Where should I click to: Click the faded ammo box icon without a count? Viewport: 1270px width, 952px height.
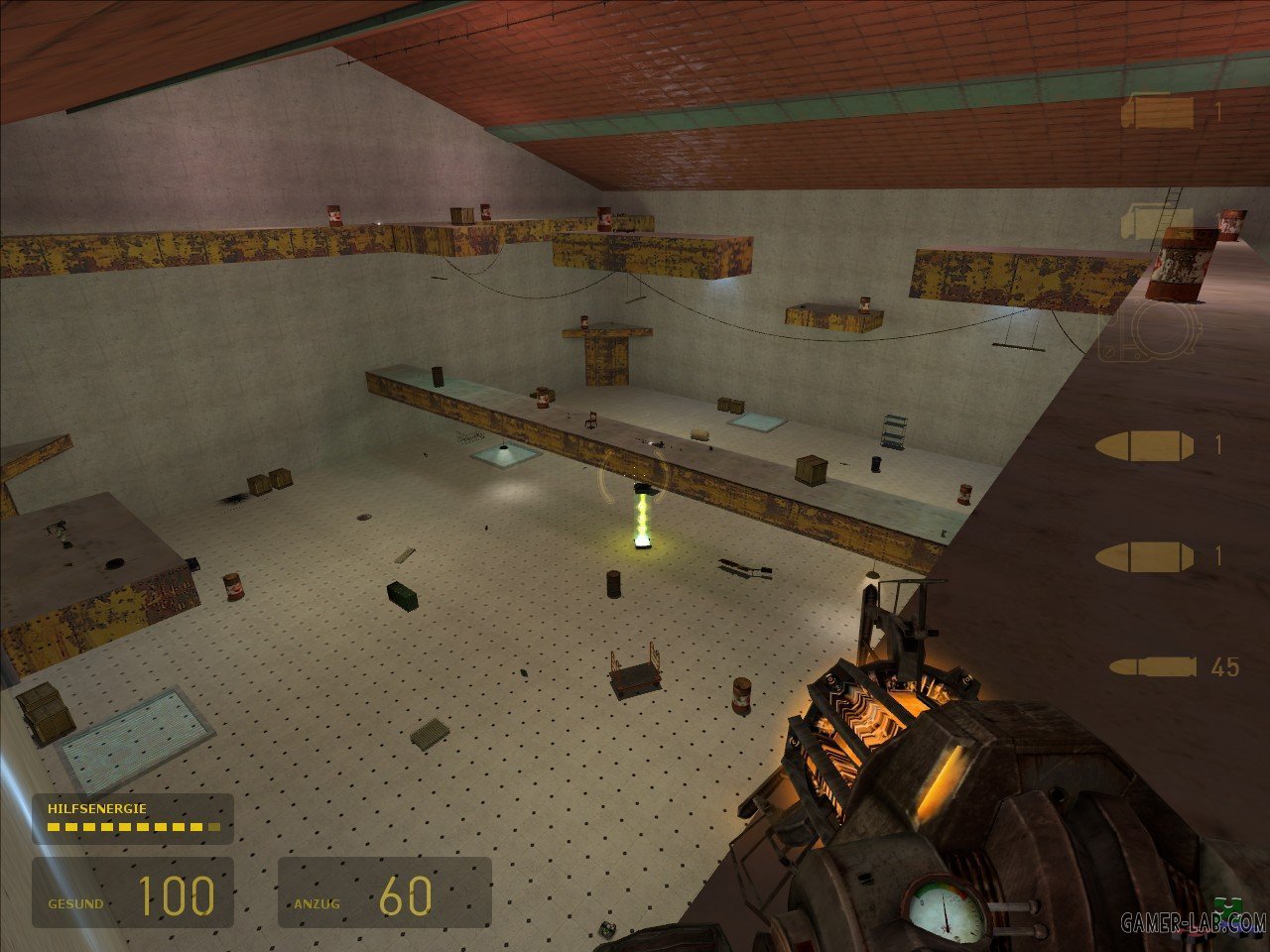(1157, 221)
